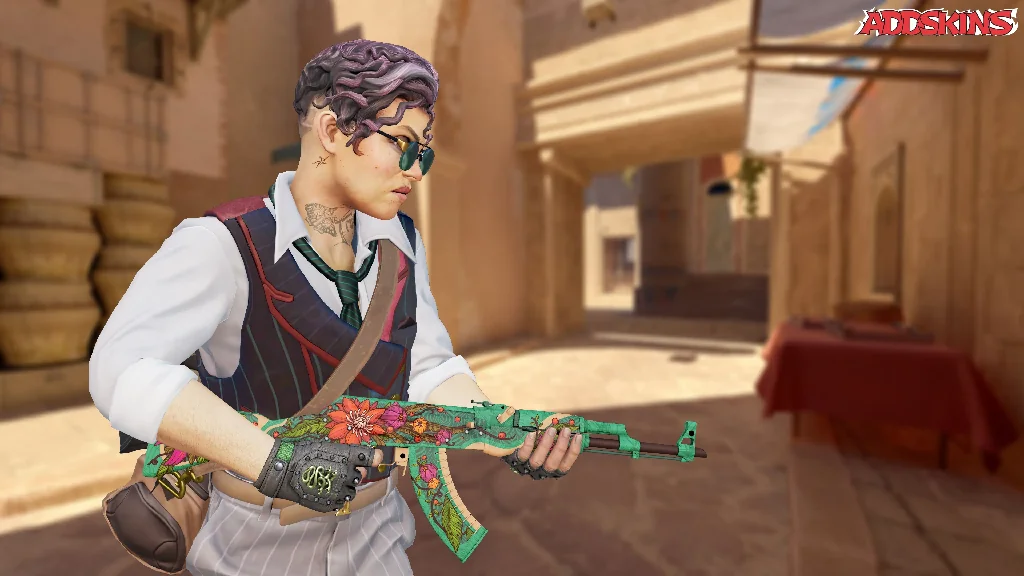
Task: Click the ADDSKINS logo watermark
Action: (x=937, y=22)
